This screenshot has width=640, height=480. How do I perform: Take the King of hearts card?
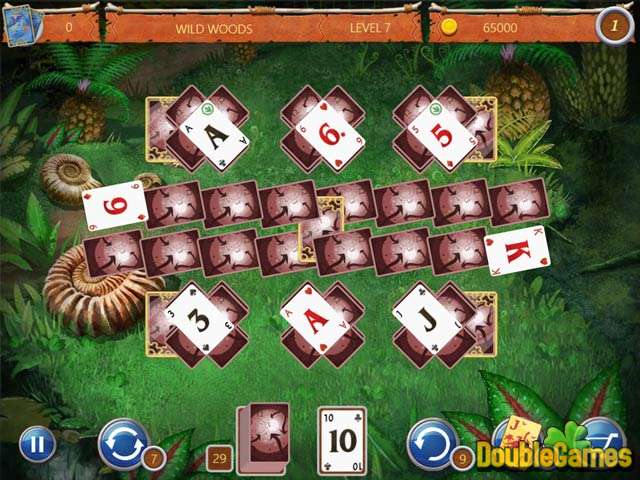517,250
